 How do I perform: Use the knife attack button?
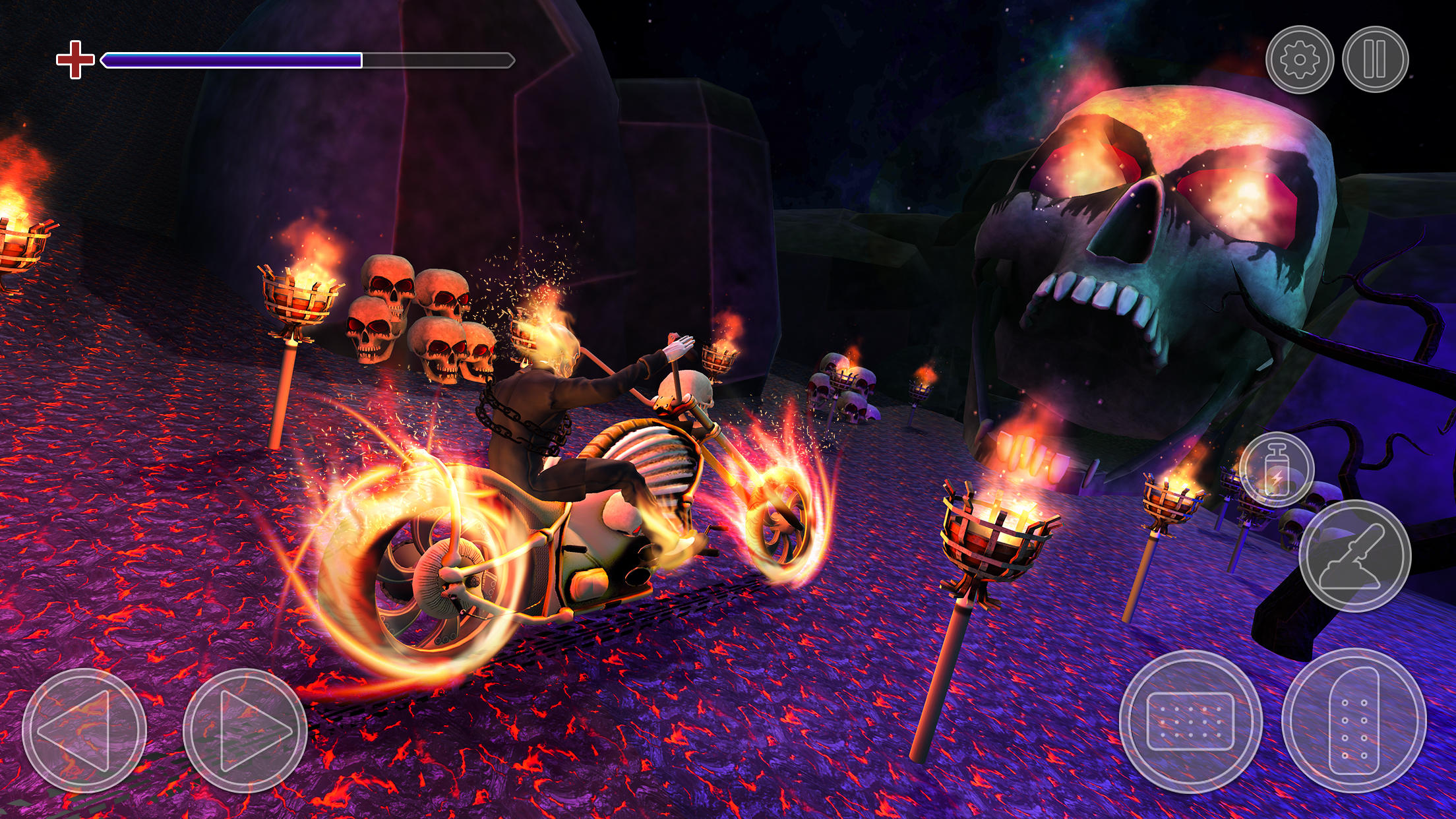click(1354, 555)
